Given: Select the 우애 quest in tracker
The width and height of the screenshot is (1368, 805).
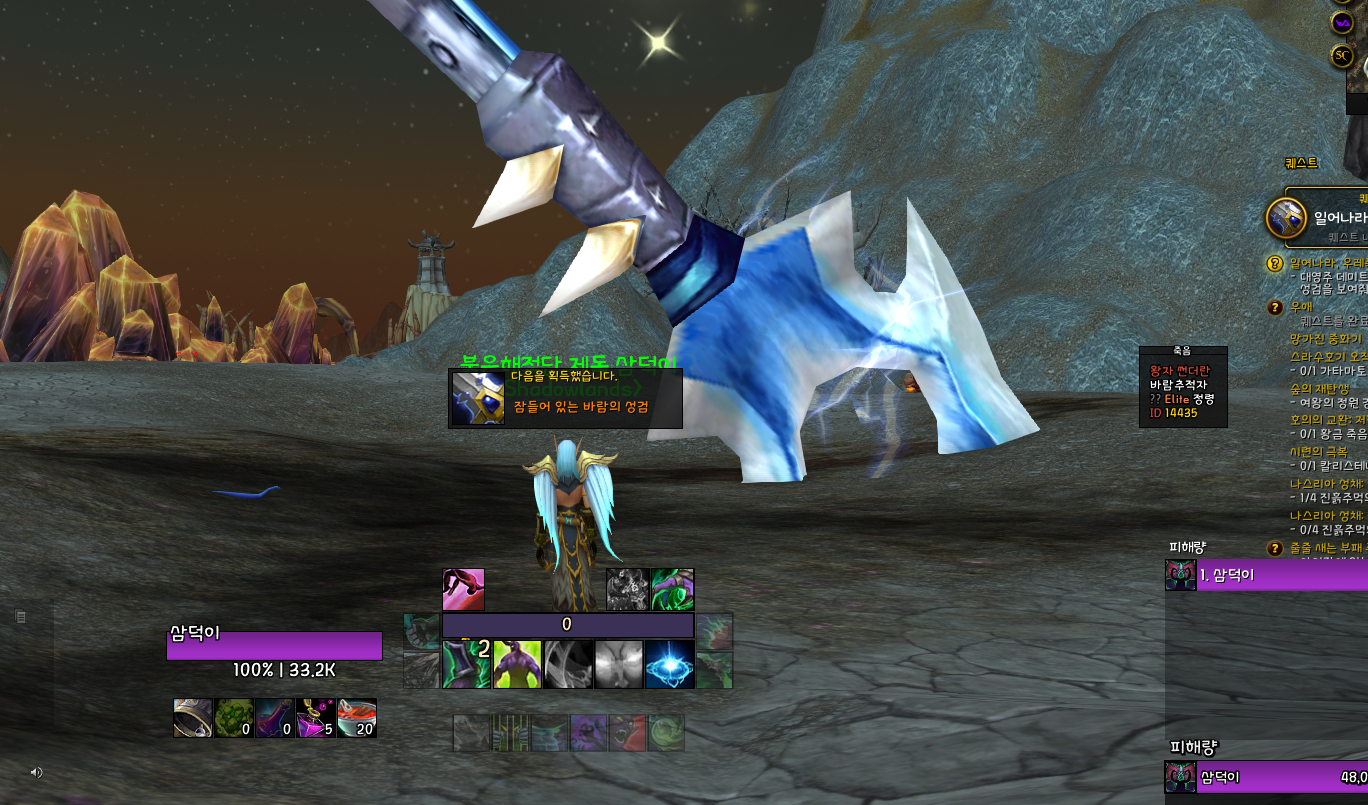Looking at the screenshot, I should pyautogui.click(x=1300, y=307).
